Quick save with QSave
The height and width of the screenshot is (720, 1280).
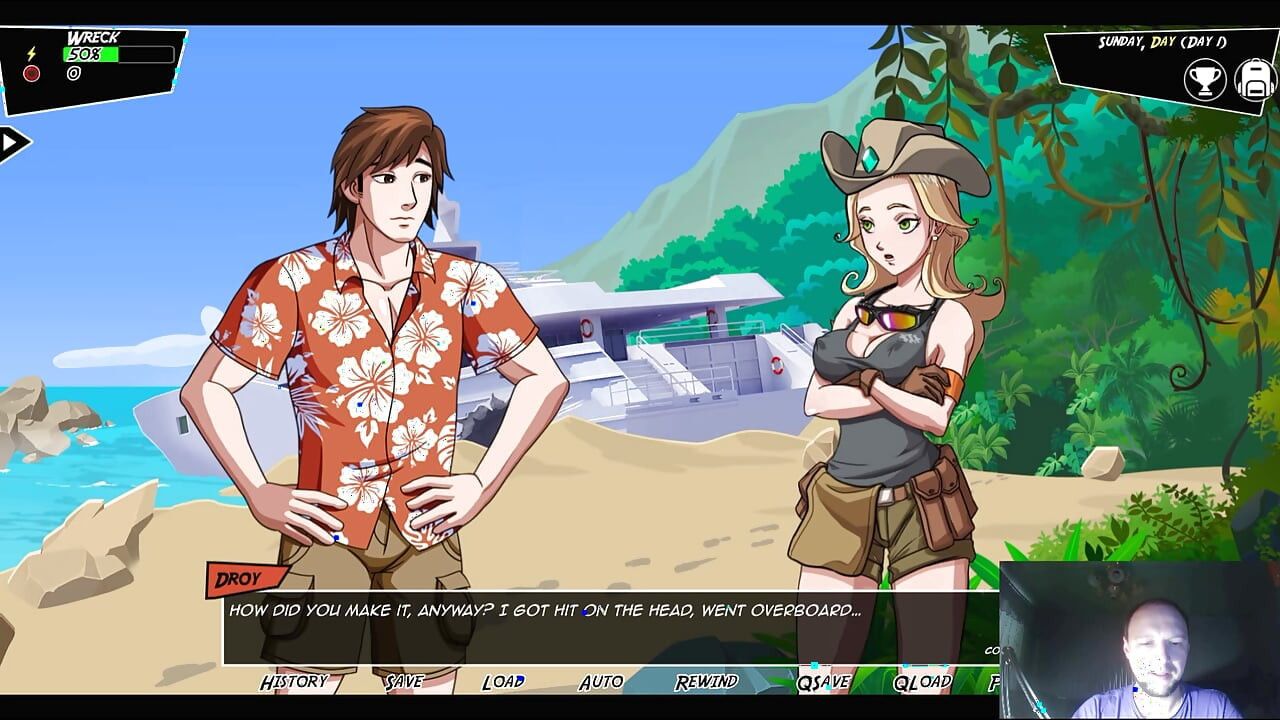[x=823, y=682]
